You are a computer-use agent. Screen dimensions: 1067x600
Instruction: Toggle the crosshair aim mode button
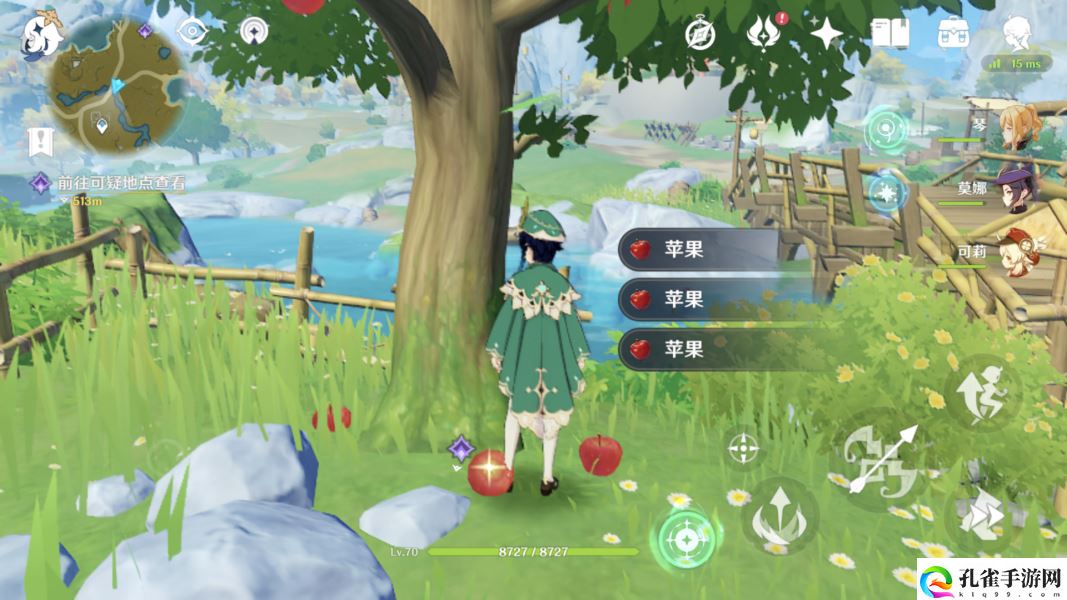743,449
